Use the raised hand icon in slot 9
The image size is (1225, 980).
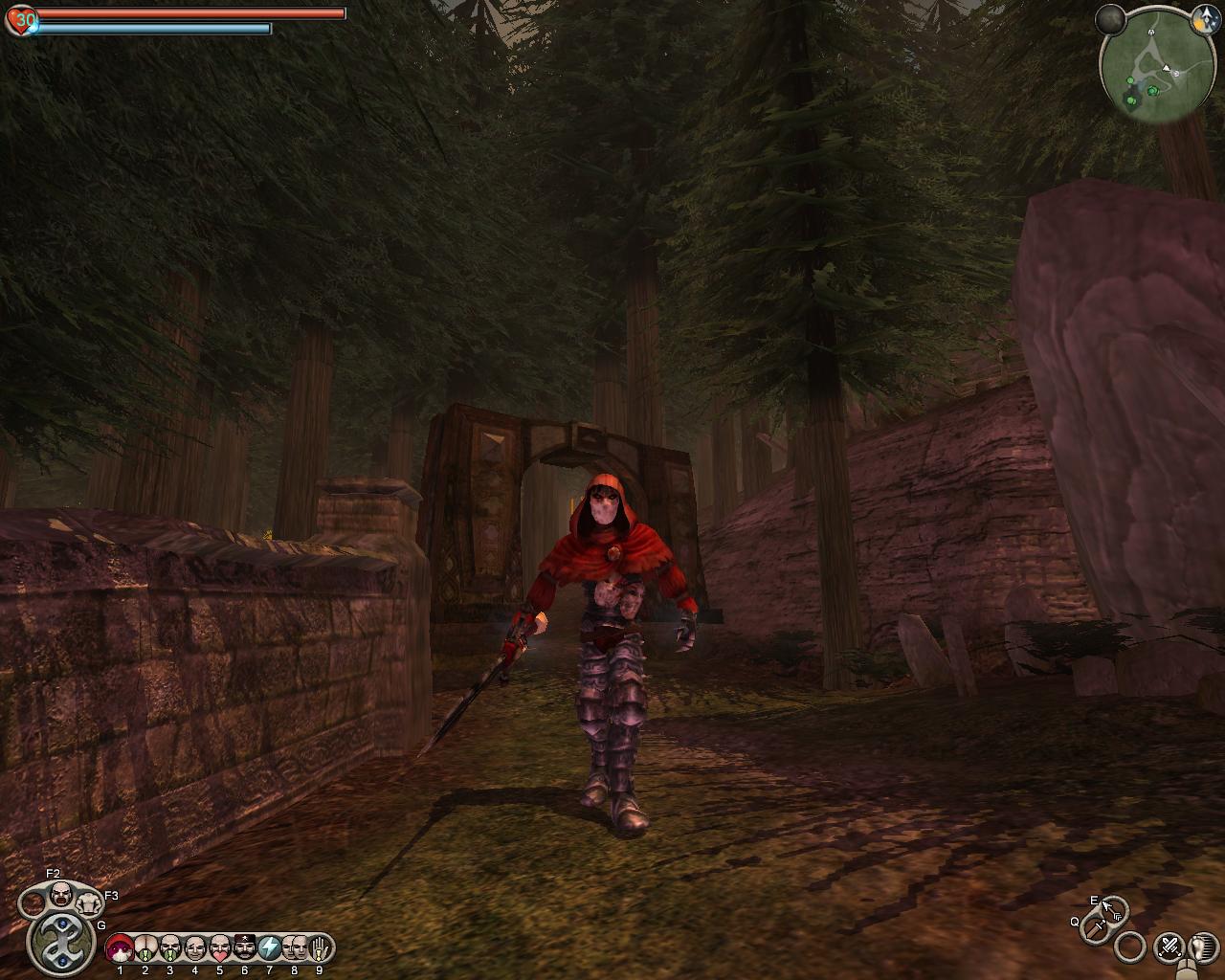point(319,948)
